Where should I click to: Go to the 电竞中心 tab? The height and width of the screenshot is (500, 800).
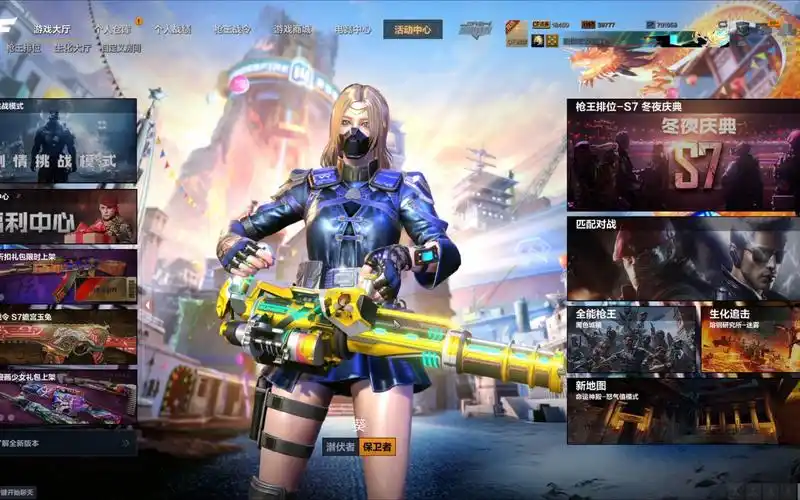351,30
